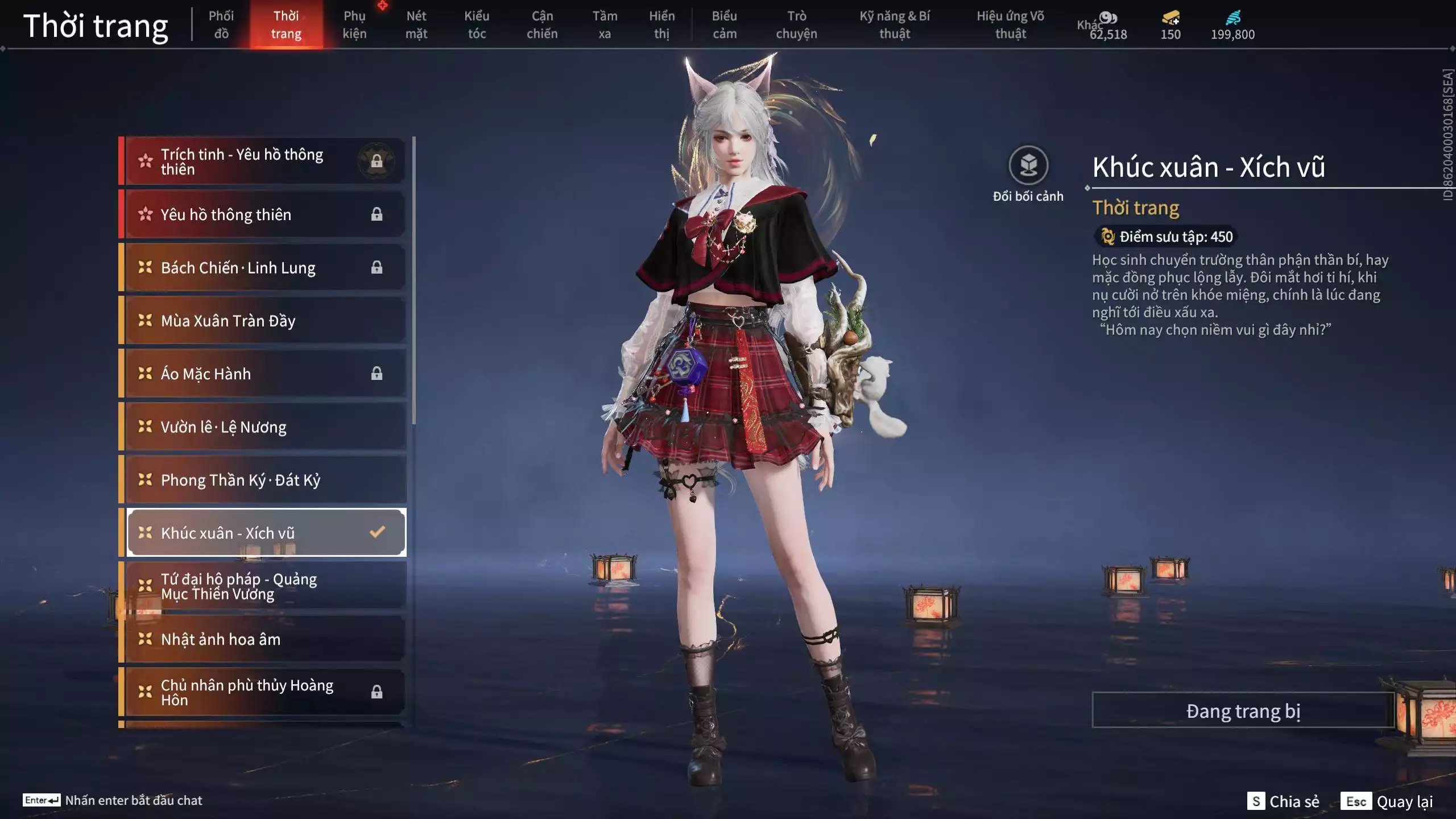
Task: Click the Đang trang bị button
Action: click(1243, 711)
